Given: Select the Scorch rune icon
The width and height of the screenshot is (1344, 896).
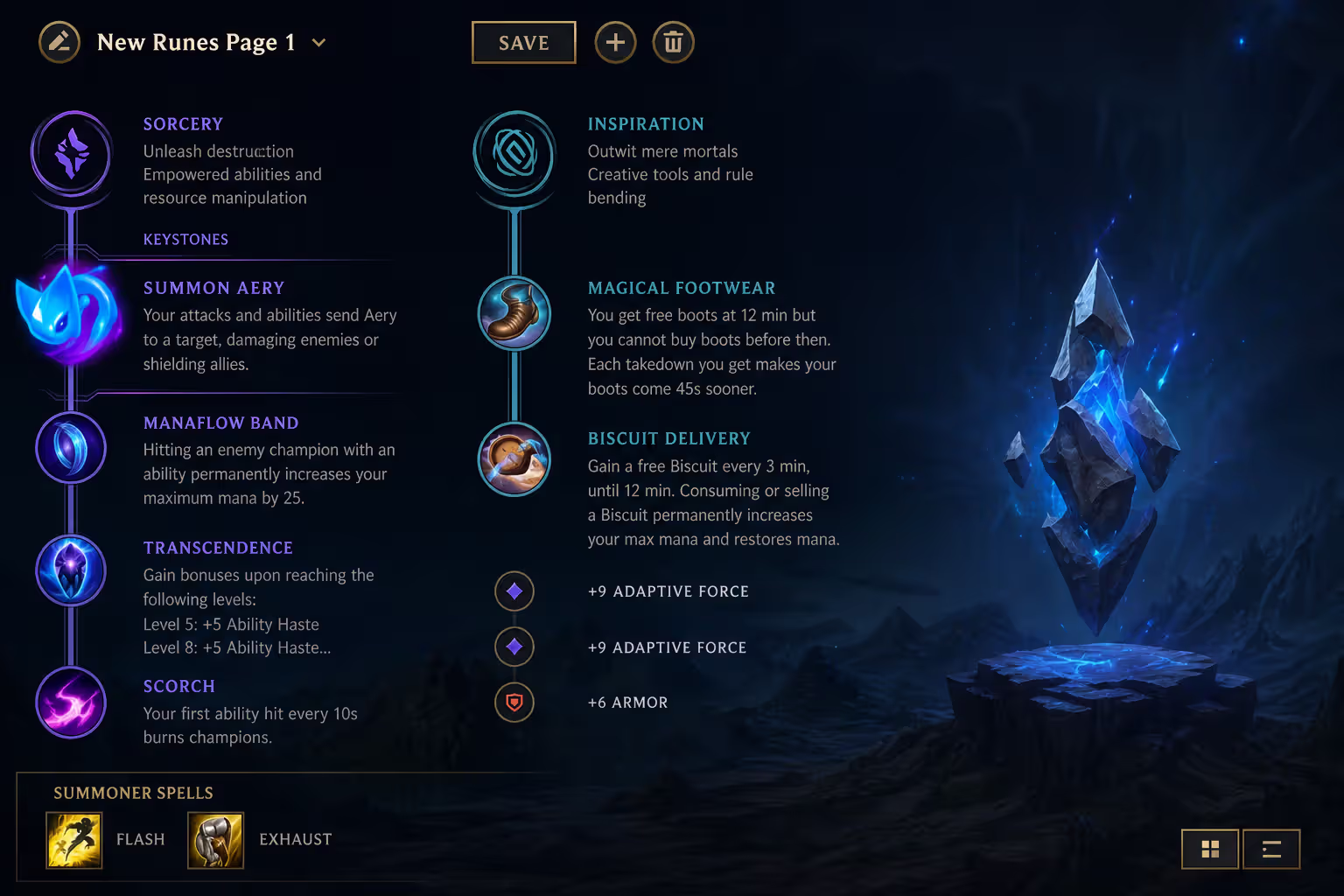Looking at the screenshot, I should point(71,702).
